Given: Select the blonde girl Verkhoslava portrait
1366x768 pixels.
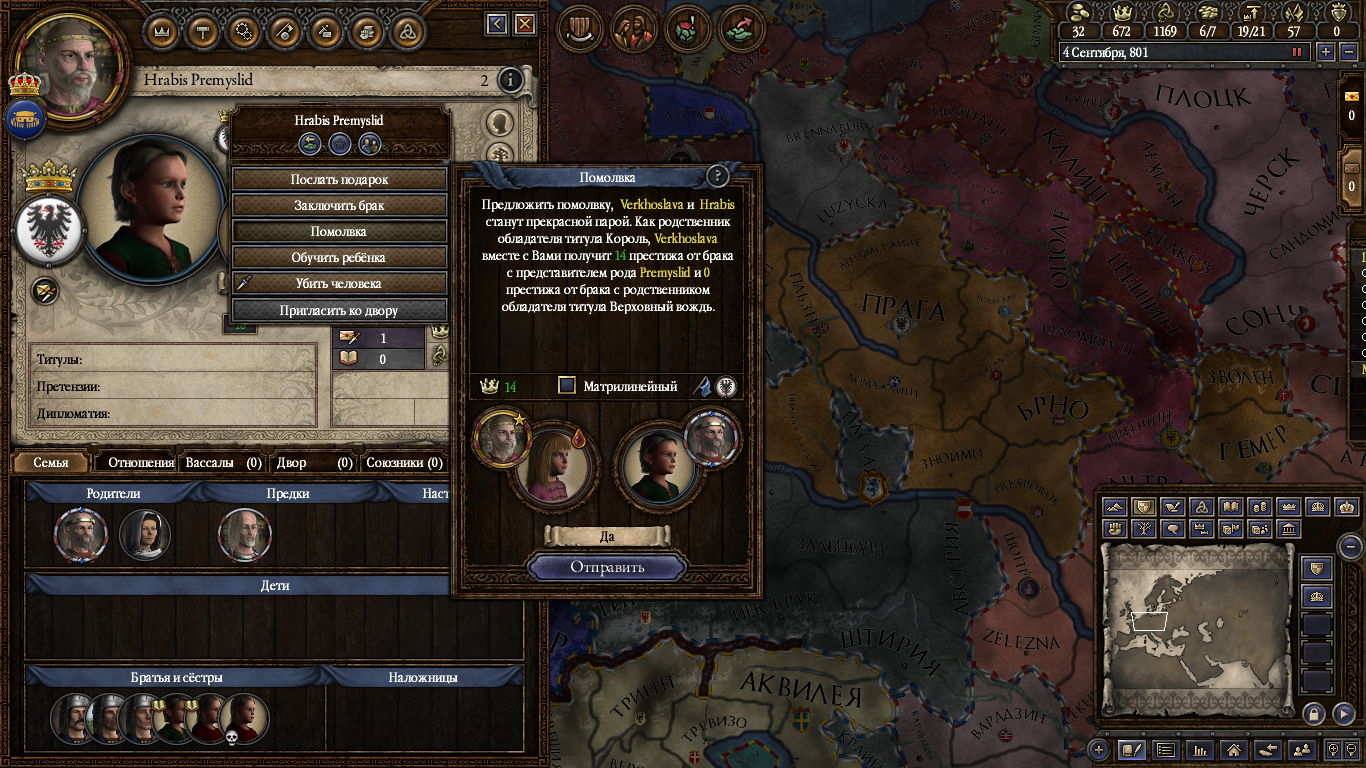Looking at the screenshot, I should pos(551,464).
